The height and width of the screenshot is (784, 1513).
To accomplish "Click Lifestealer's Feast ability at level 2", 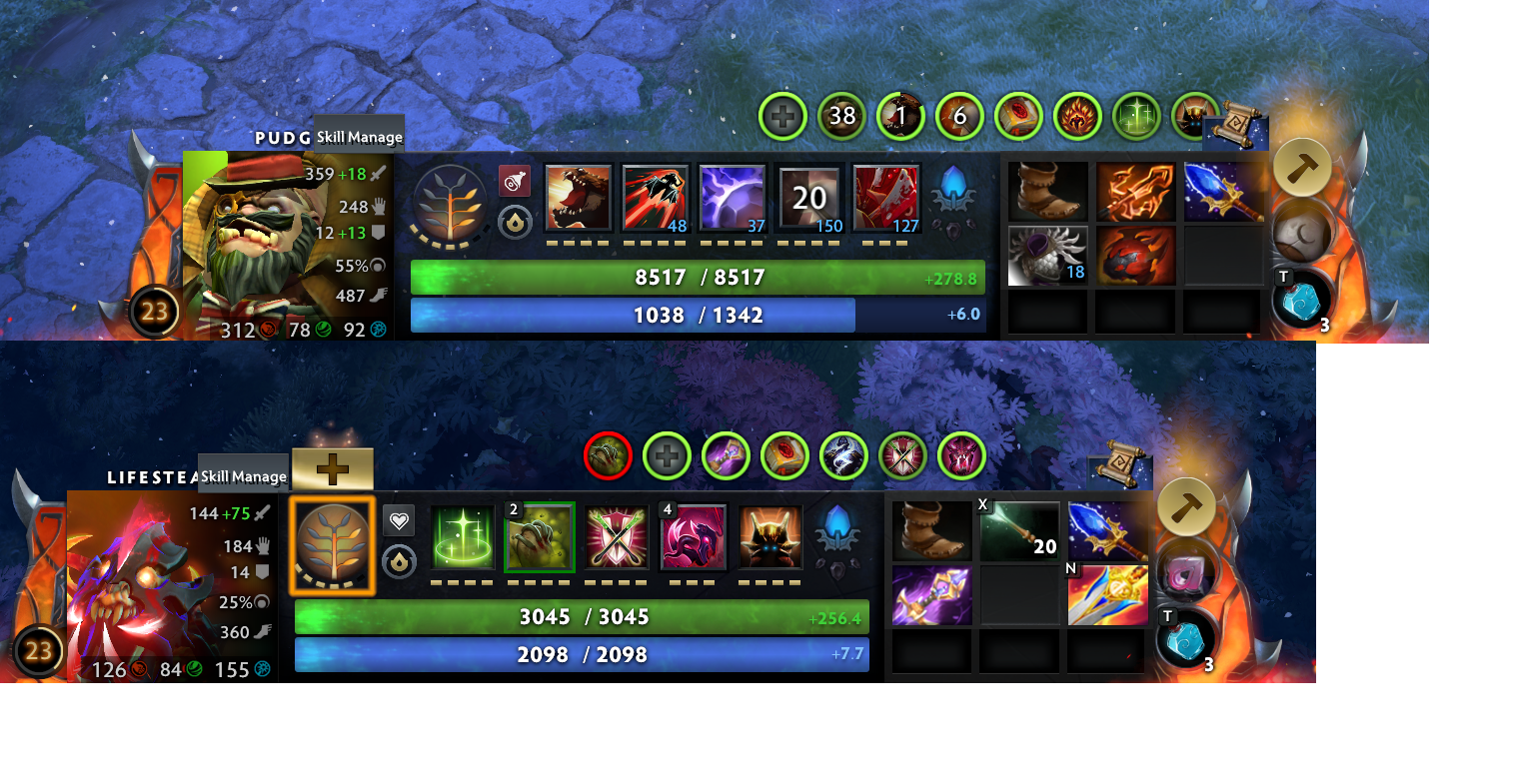I will click(539, 537).
